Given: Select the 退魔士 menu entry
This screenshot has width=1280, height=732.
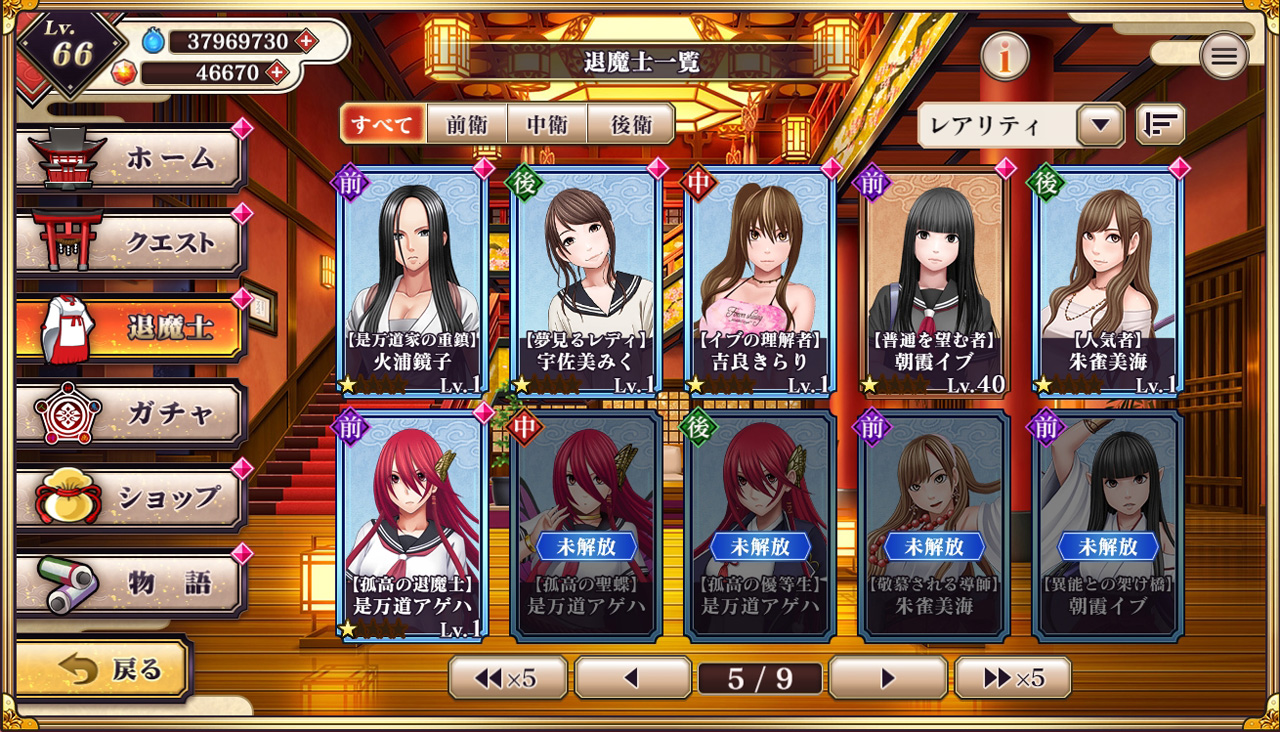Looking at the screenshot, I should click(132, 328).
